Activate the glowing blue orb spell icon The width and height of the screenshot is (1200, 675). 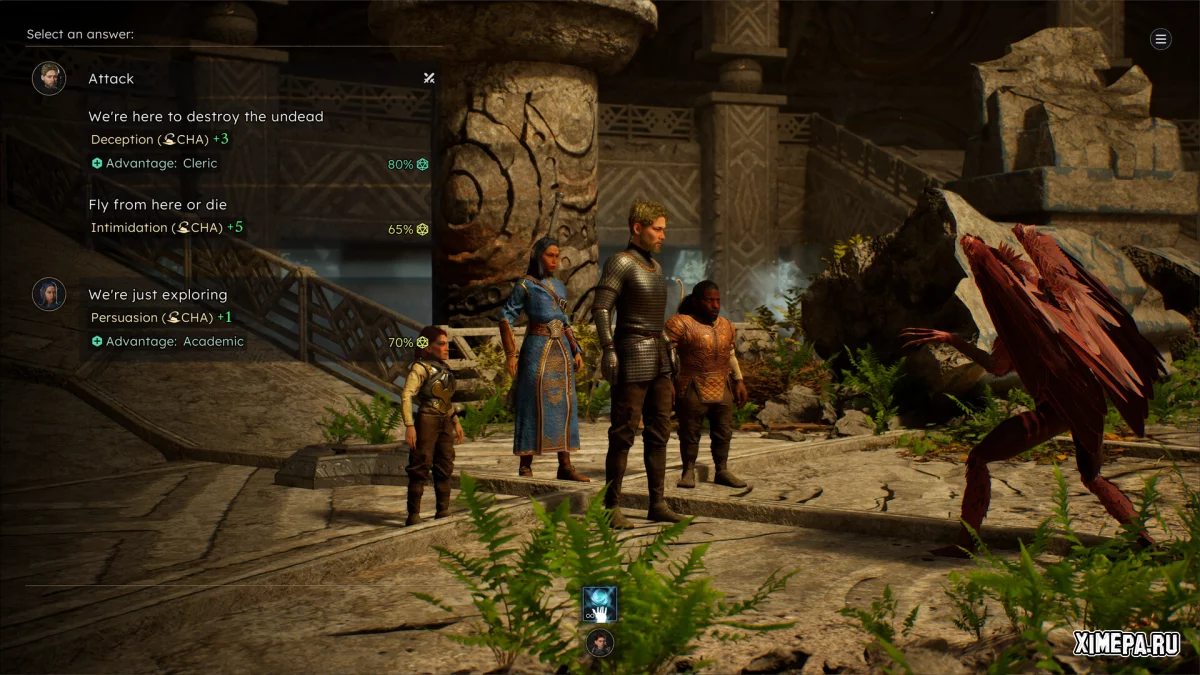(x=600, y=604)
